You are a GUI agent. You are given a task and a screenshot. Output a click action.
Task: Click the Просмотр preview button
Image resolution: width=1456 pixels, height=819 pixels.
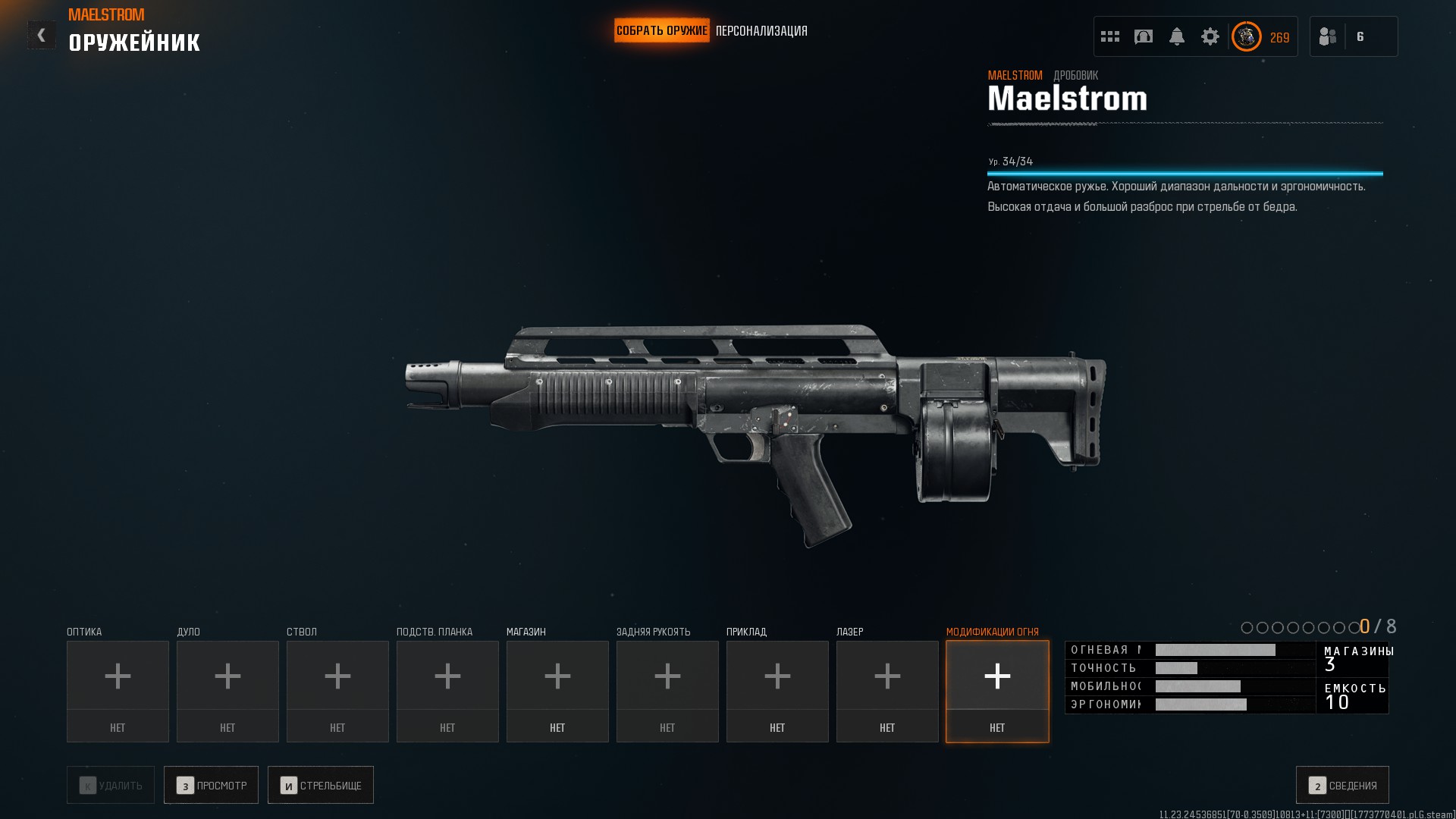point(211,785)
